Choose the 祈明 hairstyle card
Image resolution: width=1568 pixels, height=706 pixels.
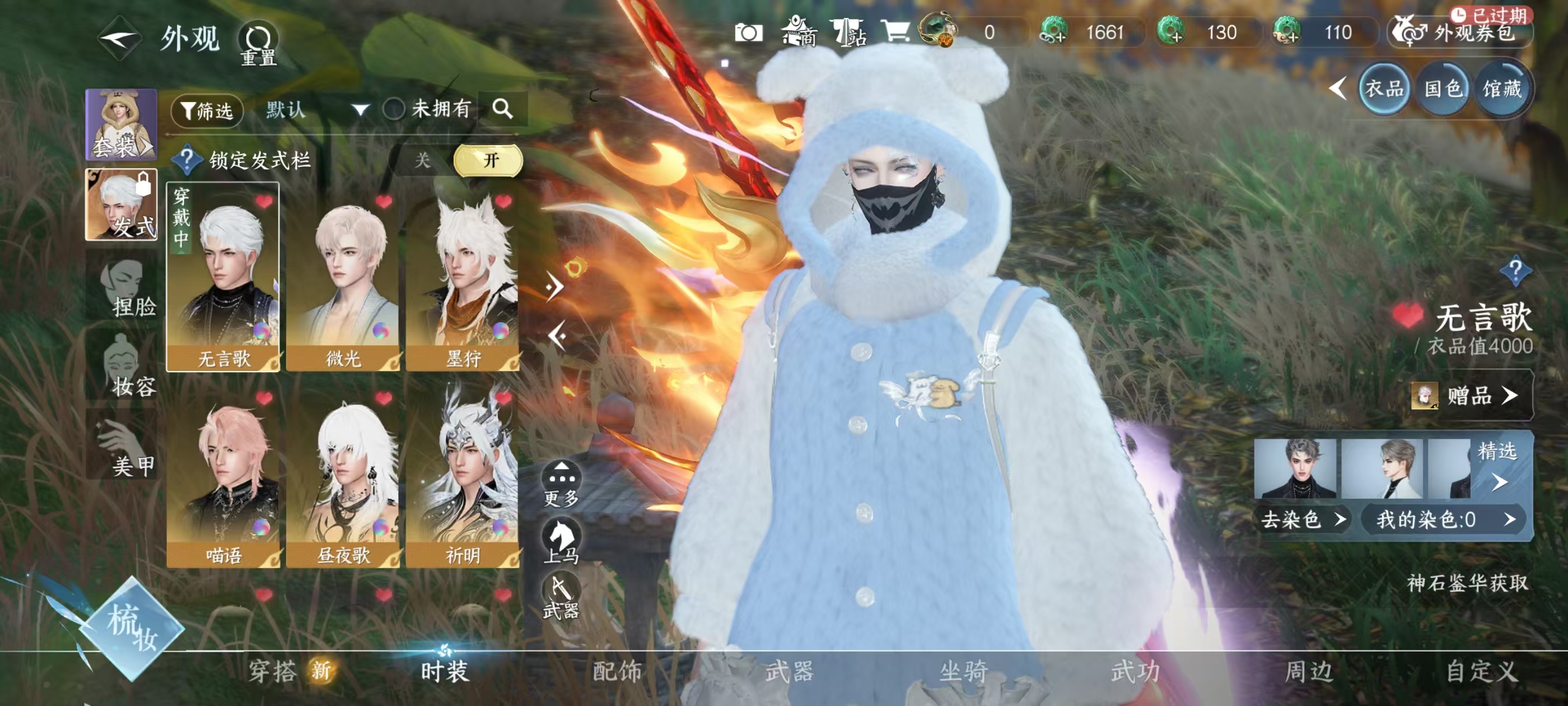tap(463, 475)
